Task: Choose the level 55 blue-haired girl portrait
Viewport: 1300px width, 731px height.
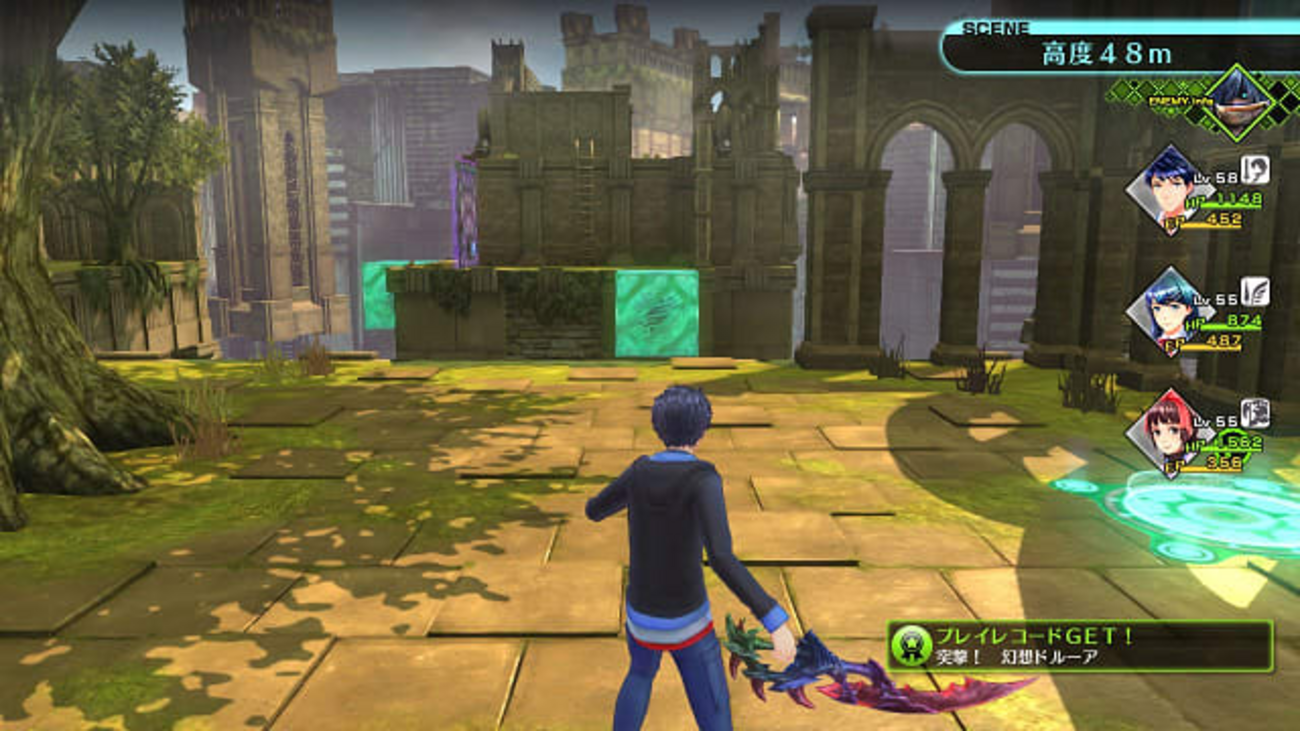Action: tap(1167, 311)
